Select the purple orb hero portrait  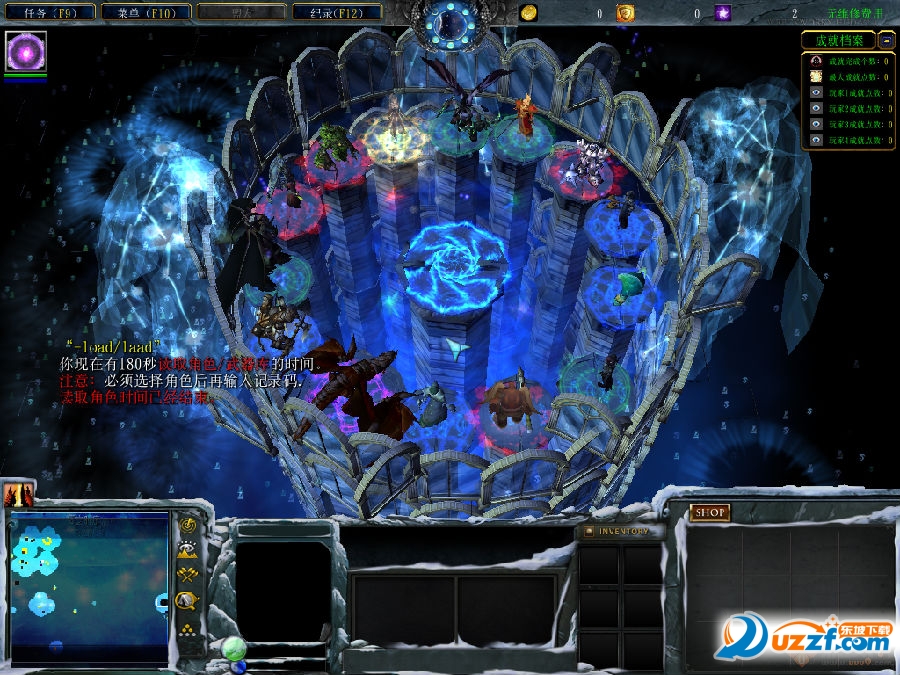point(26,51)
